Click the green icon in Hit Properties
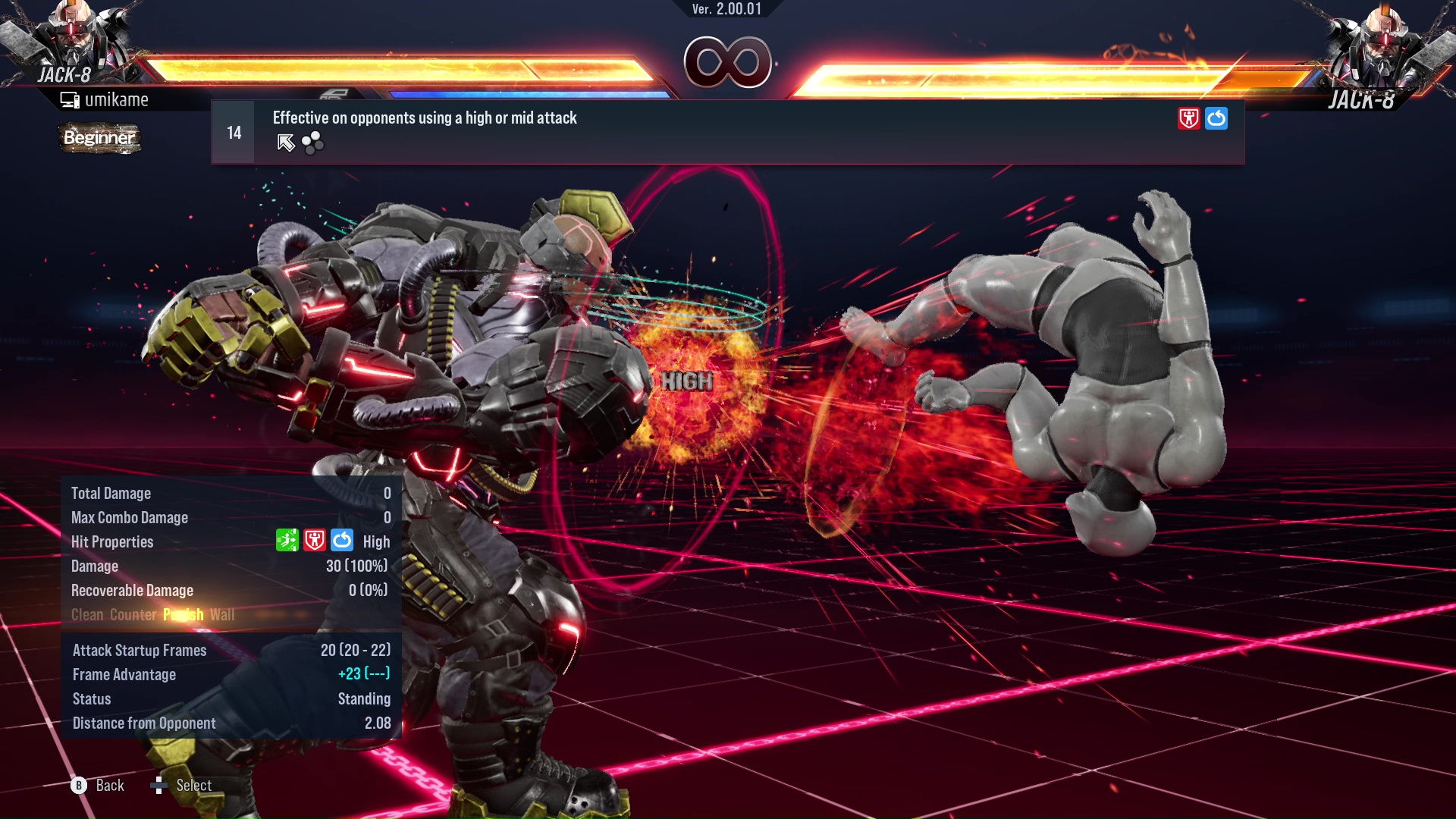 [x=287, y=541]
